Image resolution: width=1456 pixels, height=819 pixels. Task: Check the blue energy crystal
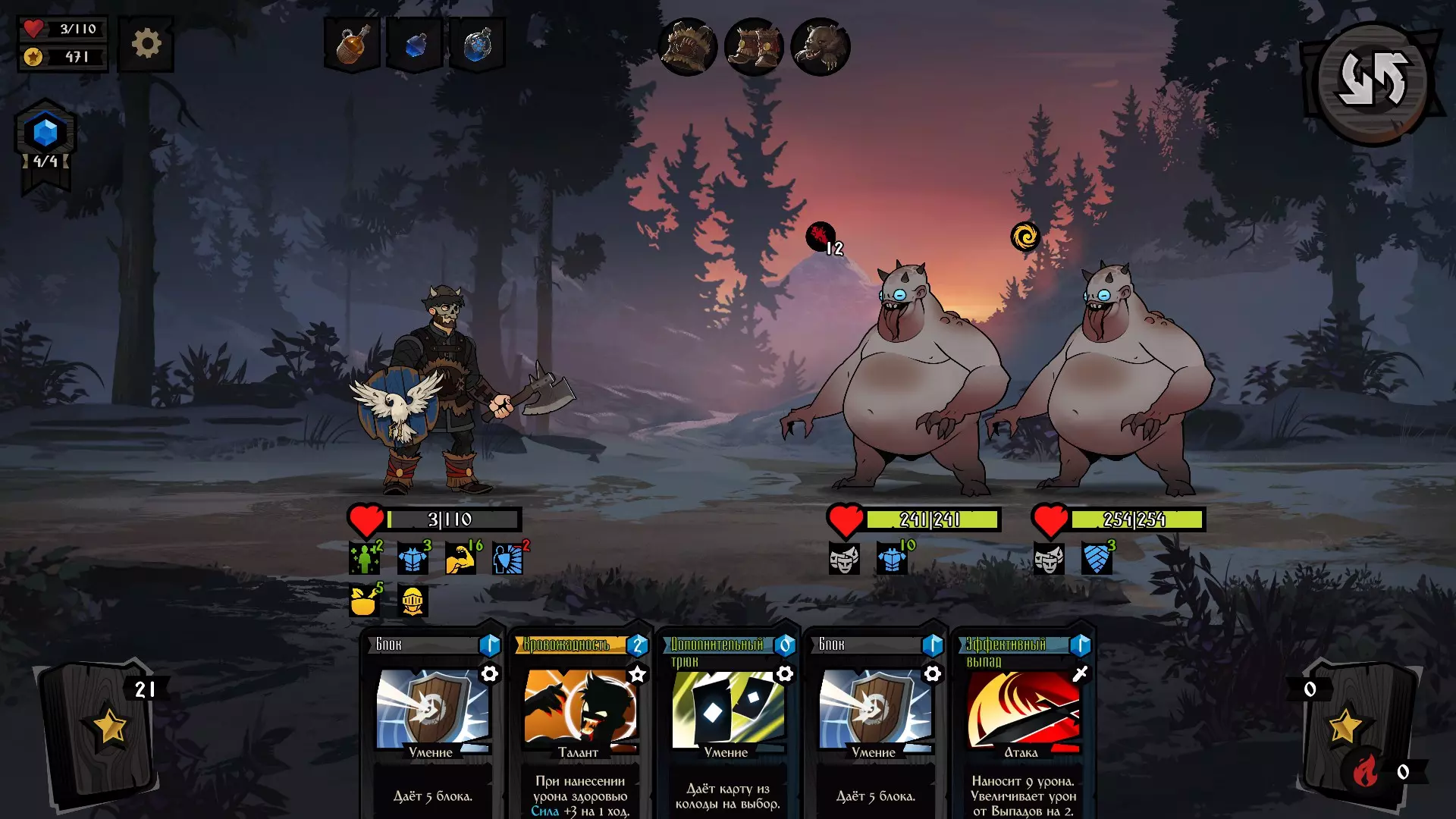coord(45,133)
